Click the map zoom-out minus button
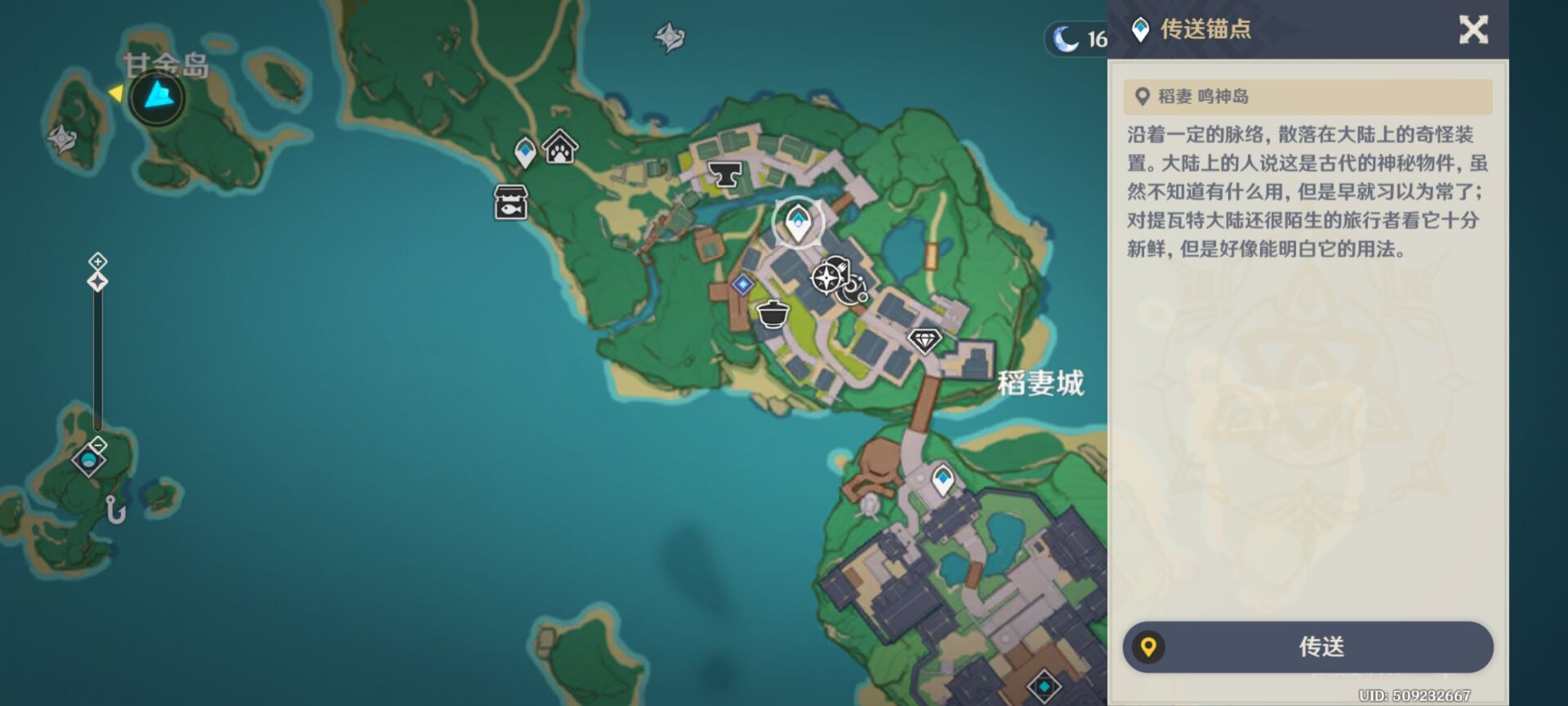 pyautogui.click(x=98, y=445)
